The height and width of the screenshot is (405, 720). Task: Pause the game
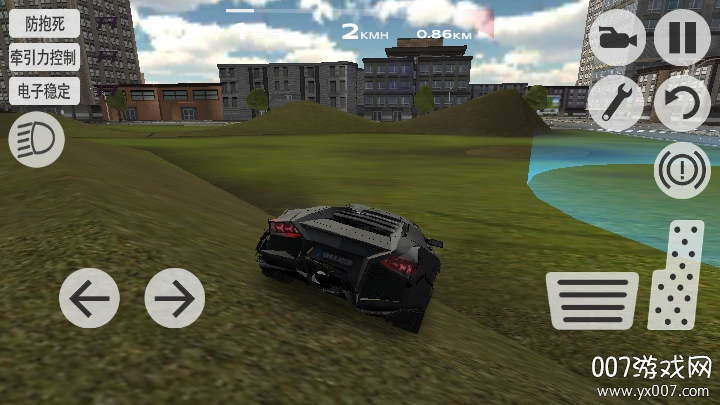682,38
